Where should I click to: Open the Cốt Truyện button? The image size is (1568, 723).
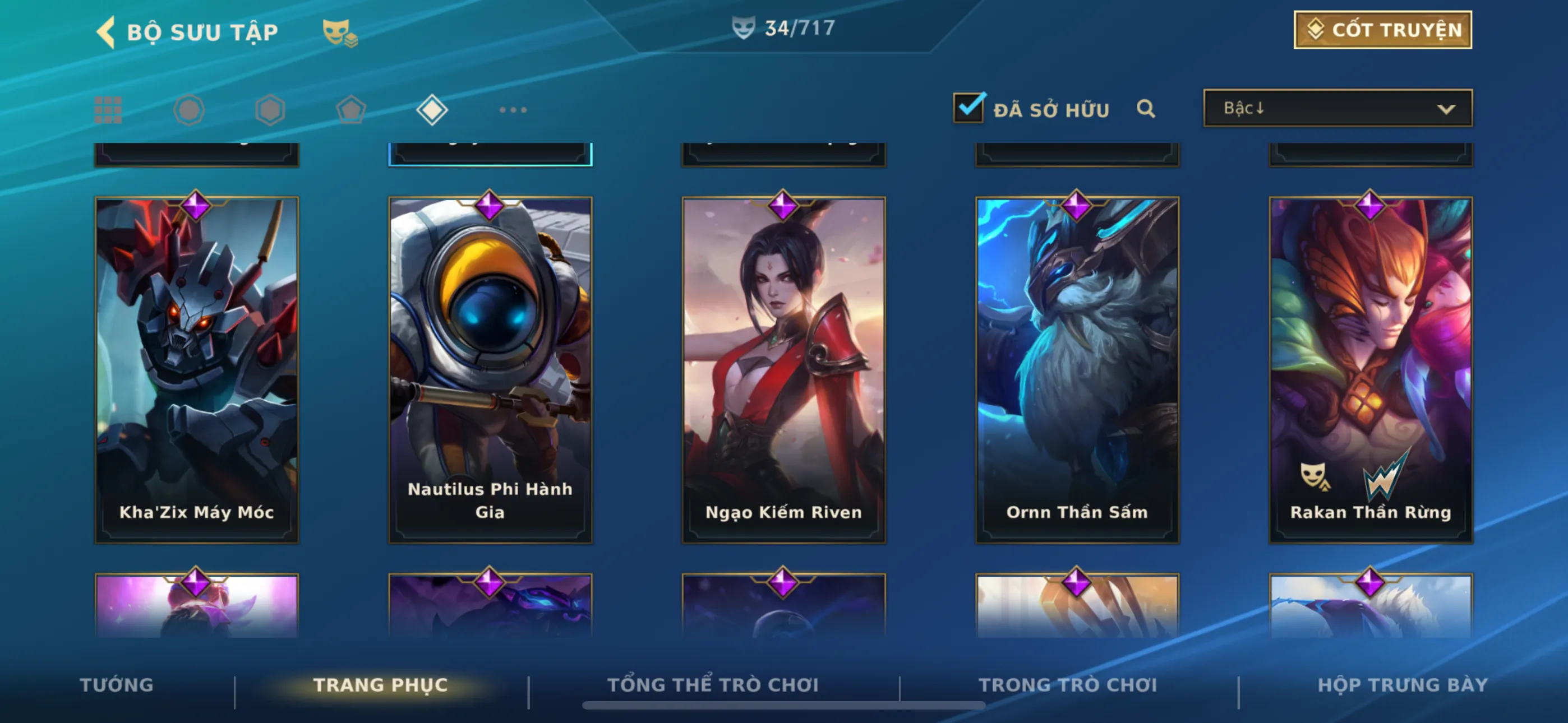[1382, 30]
